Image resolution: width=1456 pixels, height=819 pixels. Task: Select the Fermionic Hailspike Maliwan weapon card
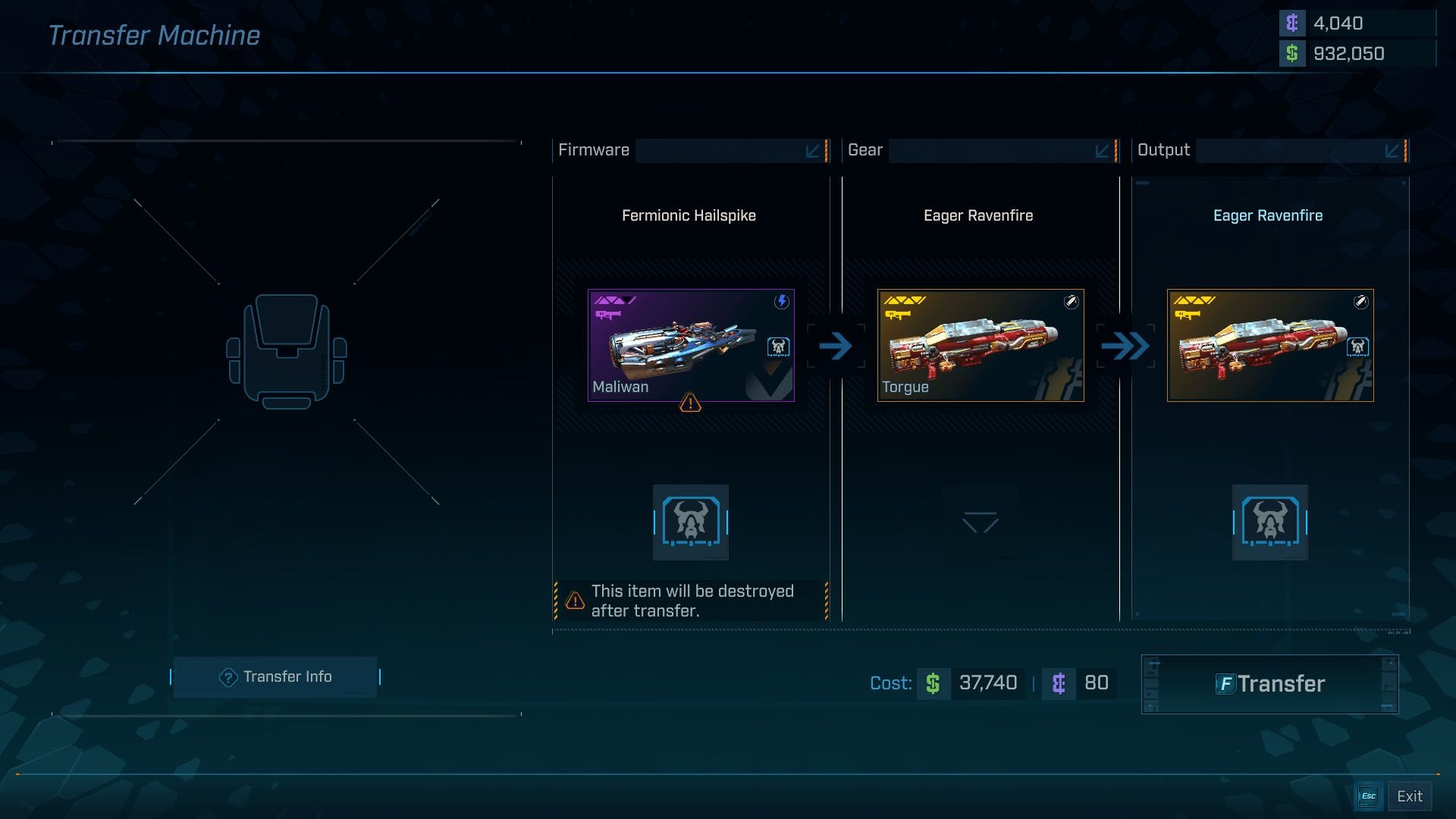[x=691, y=346]
